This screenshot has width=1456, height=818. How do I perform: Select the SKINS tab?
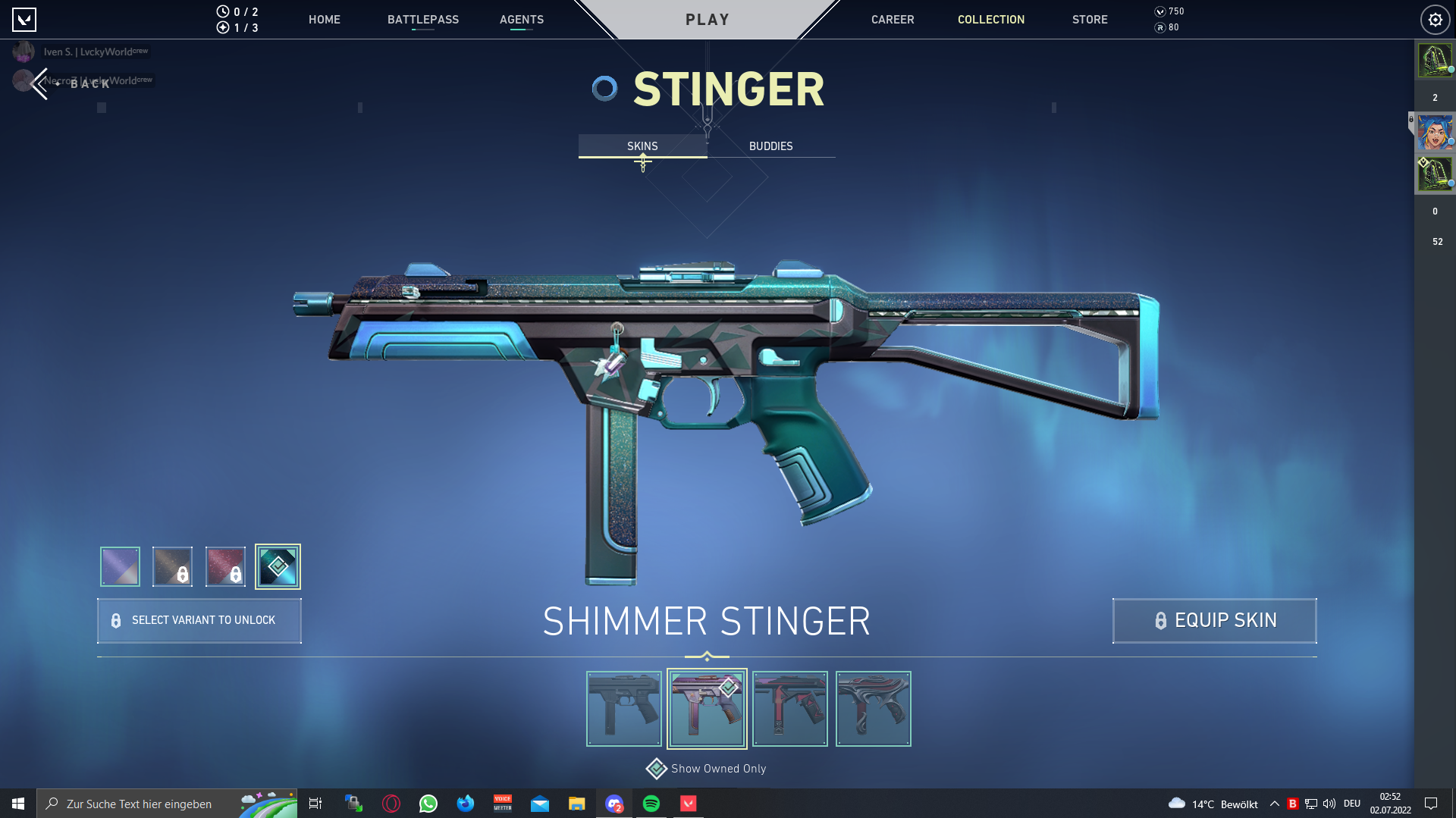(642, 146)
